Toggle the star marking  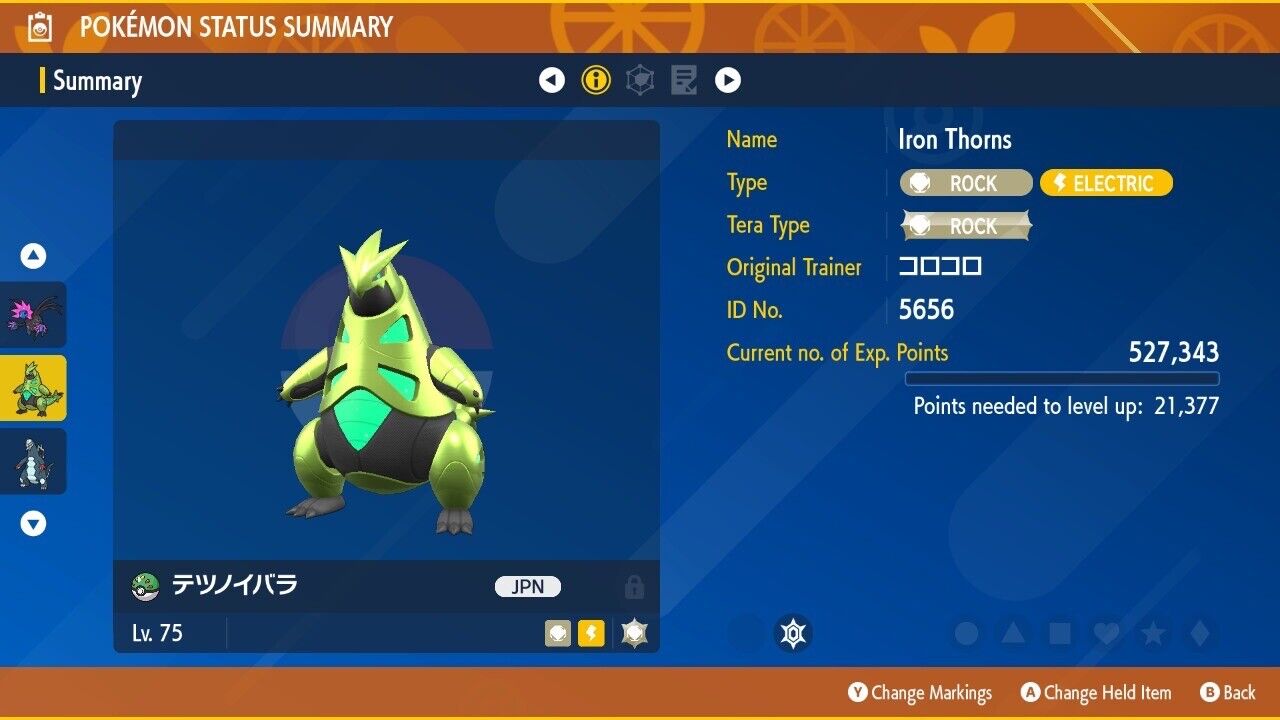point(1152,633)
